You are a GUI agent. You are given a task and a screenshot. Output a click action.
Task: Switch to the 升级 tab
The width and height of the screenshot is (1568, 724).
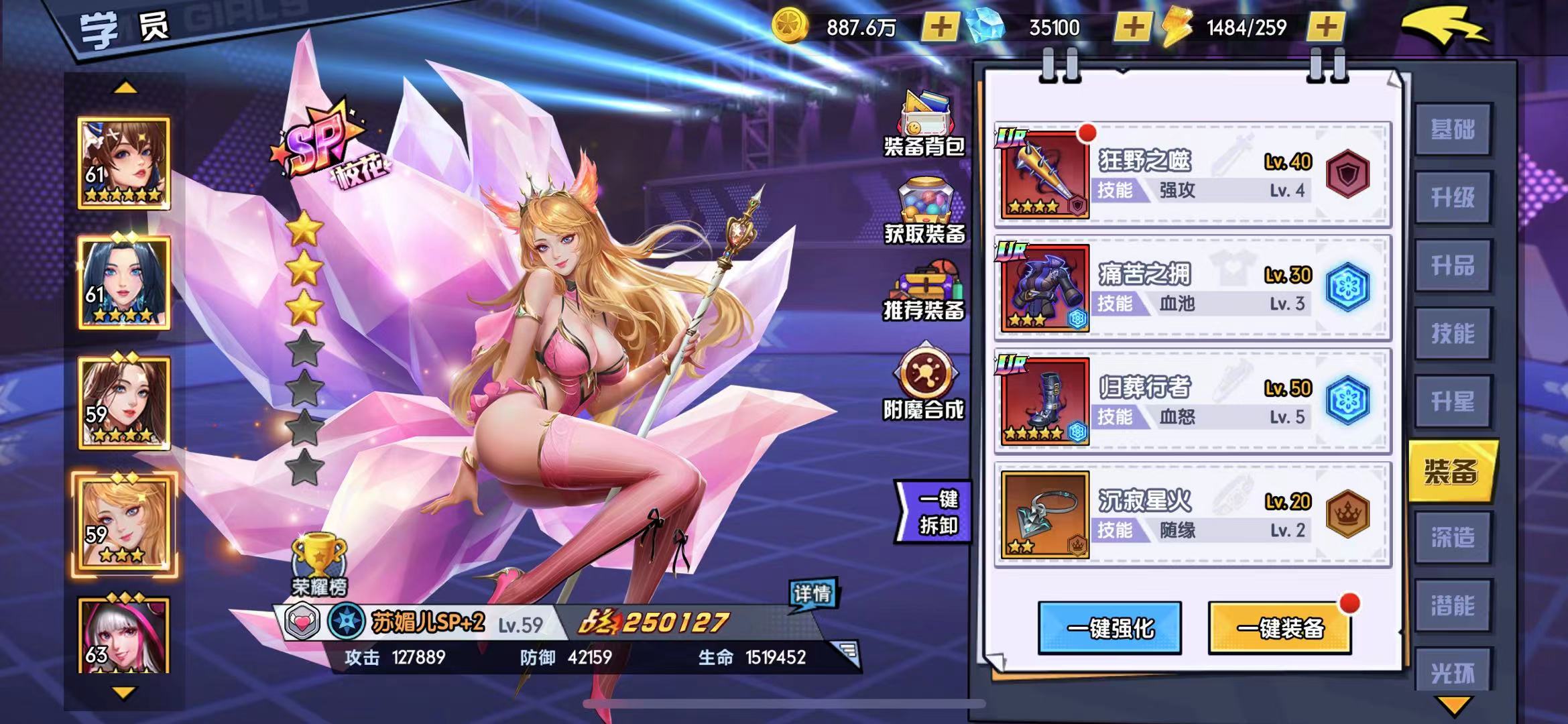tap(1453, 198)
